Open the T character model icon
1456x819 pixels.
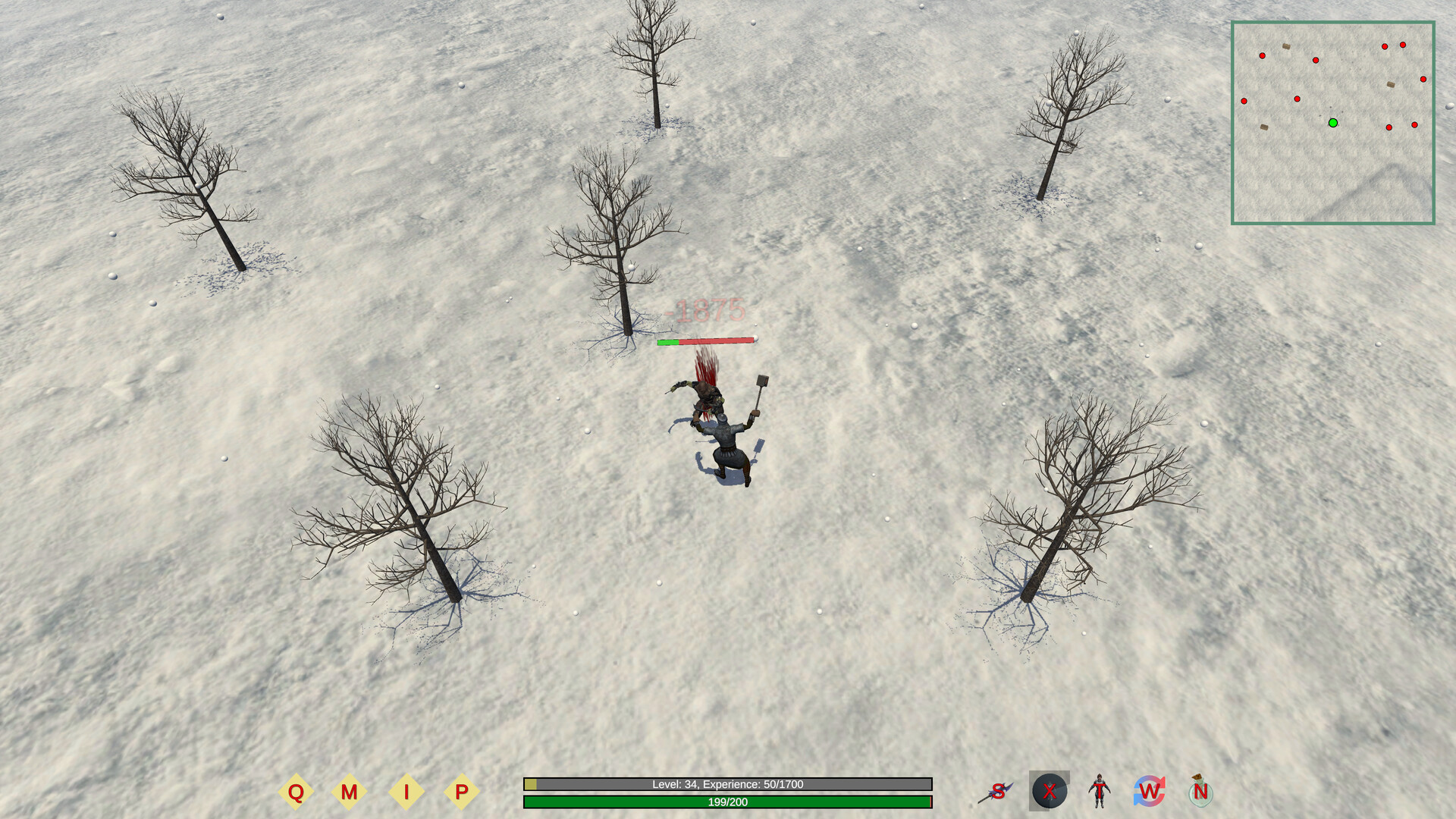tap(1099, 792)
